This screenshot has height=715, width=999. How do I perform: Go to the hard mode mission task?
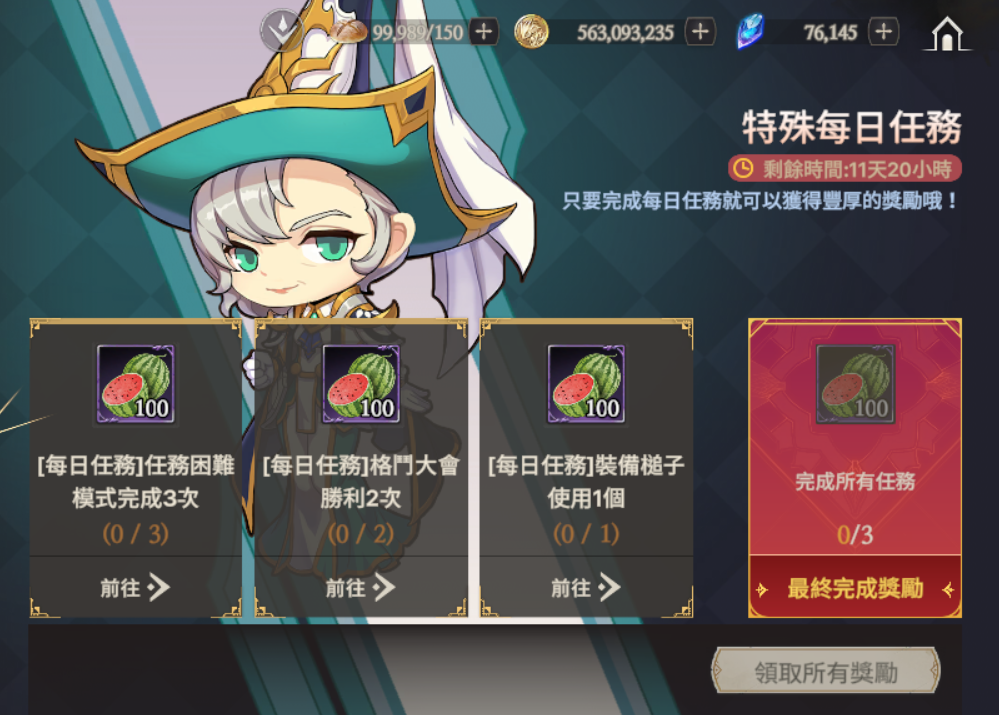pyautogui.click(x=134, y=588)
